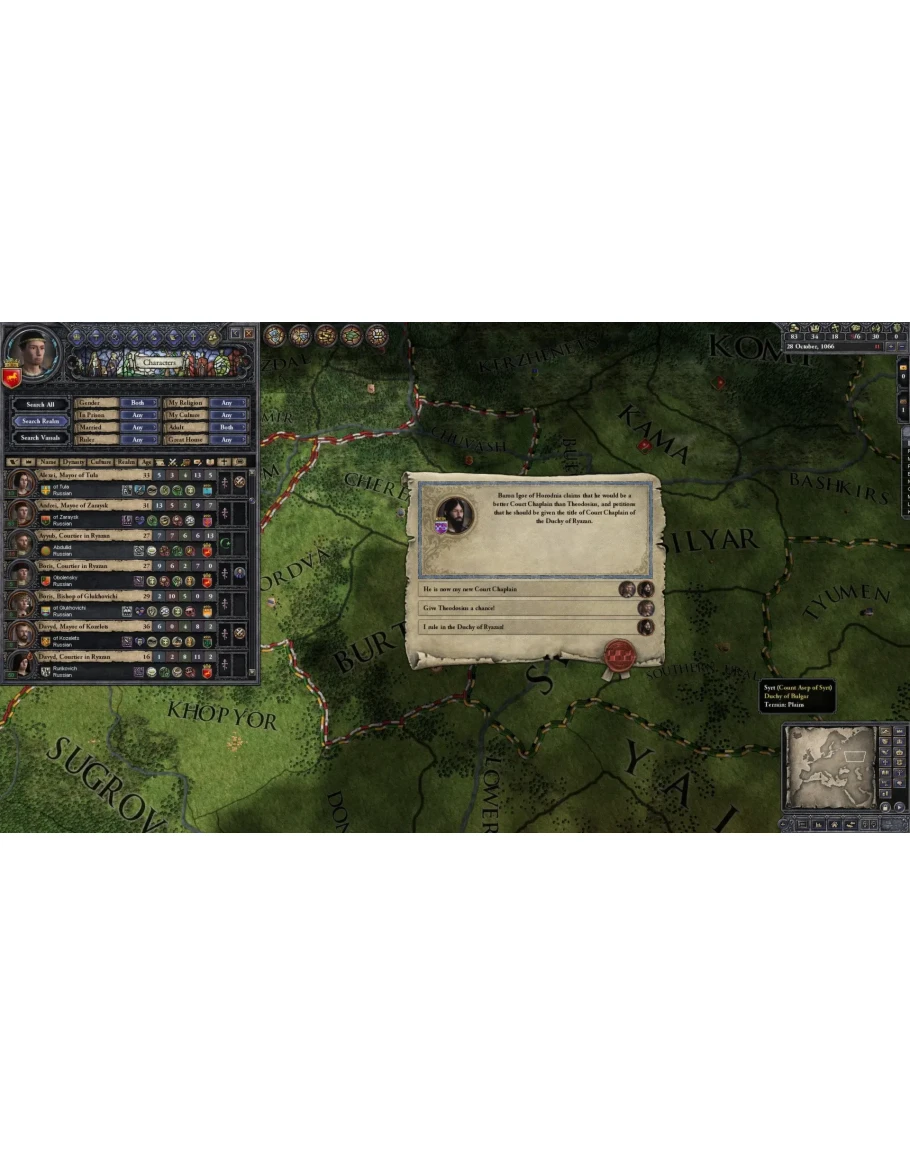The image size is (910, 1155).
Task: Close the Characters panel with the red X
Action: click(x=248, y=332)
